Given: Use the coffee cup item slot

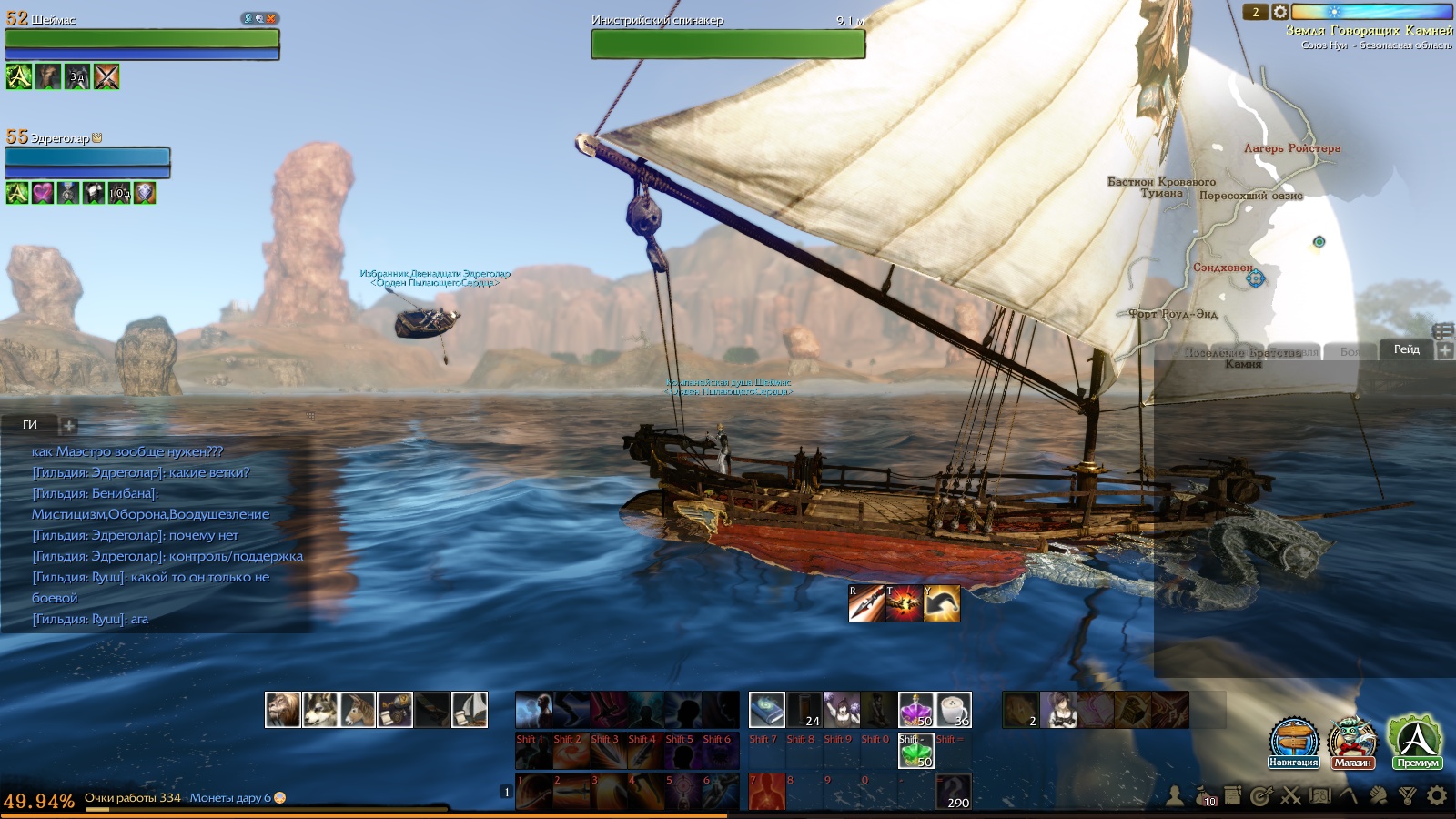Looking at the screenshot, I should click(953, 710).
